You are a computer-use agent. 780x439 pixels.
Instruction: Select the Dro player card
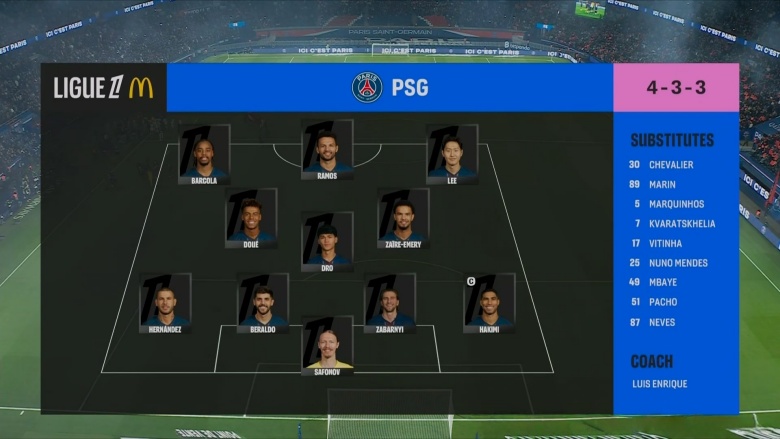pyautogui.click(x=327, y=239)
